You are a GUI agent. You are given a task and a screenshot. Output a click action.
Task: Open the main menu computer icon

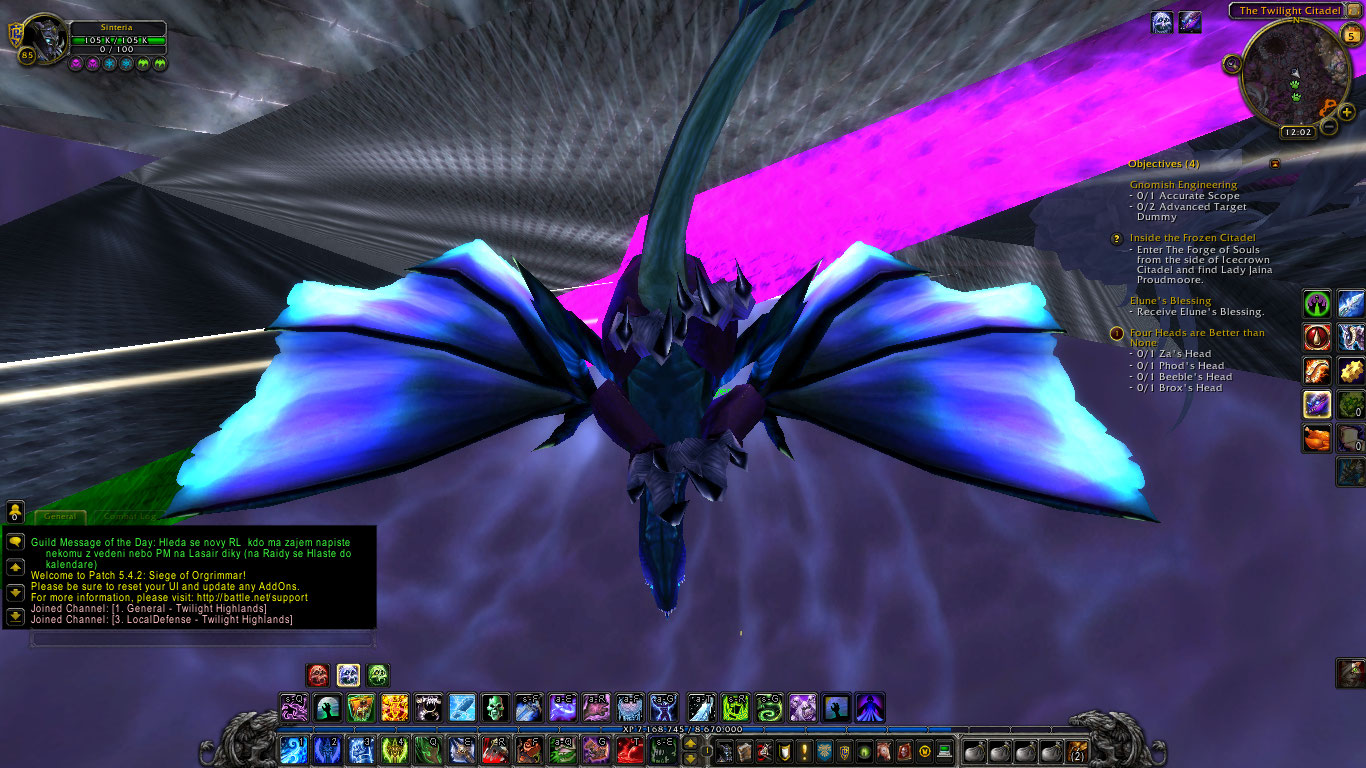(943, 752)
